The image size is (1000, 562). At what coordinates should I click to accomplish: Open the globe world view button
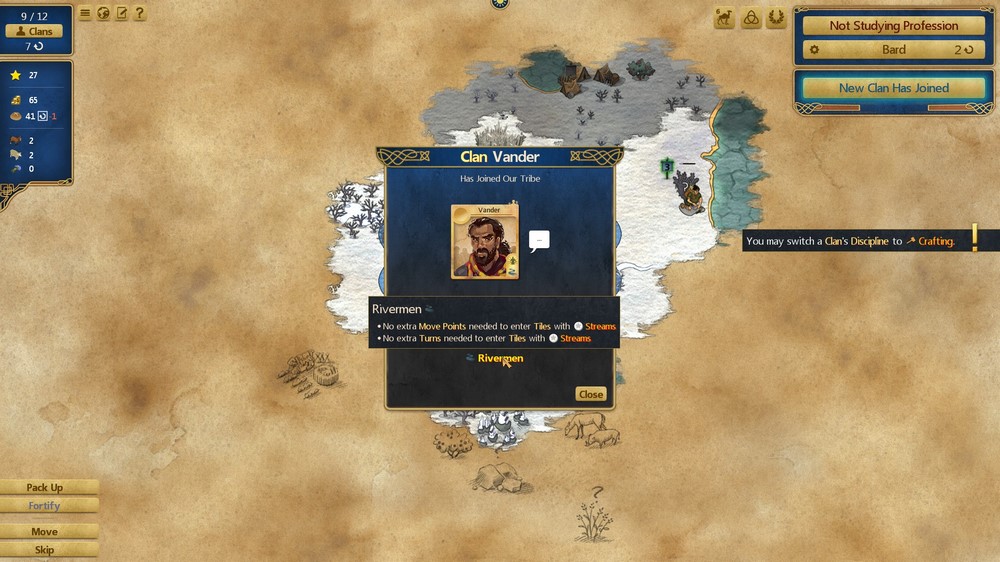(x=103, y=14)
